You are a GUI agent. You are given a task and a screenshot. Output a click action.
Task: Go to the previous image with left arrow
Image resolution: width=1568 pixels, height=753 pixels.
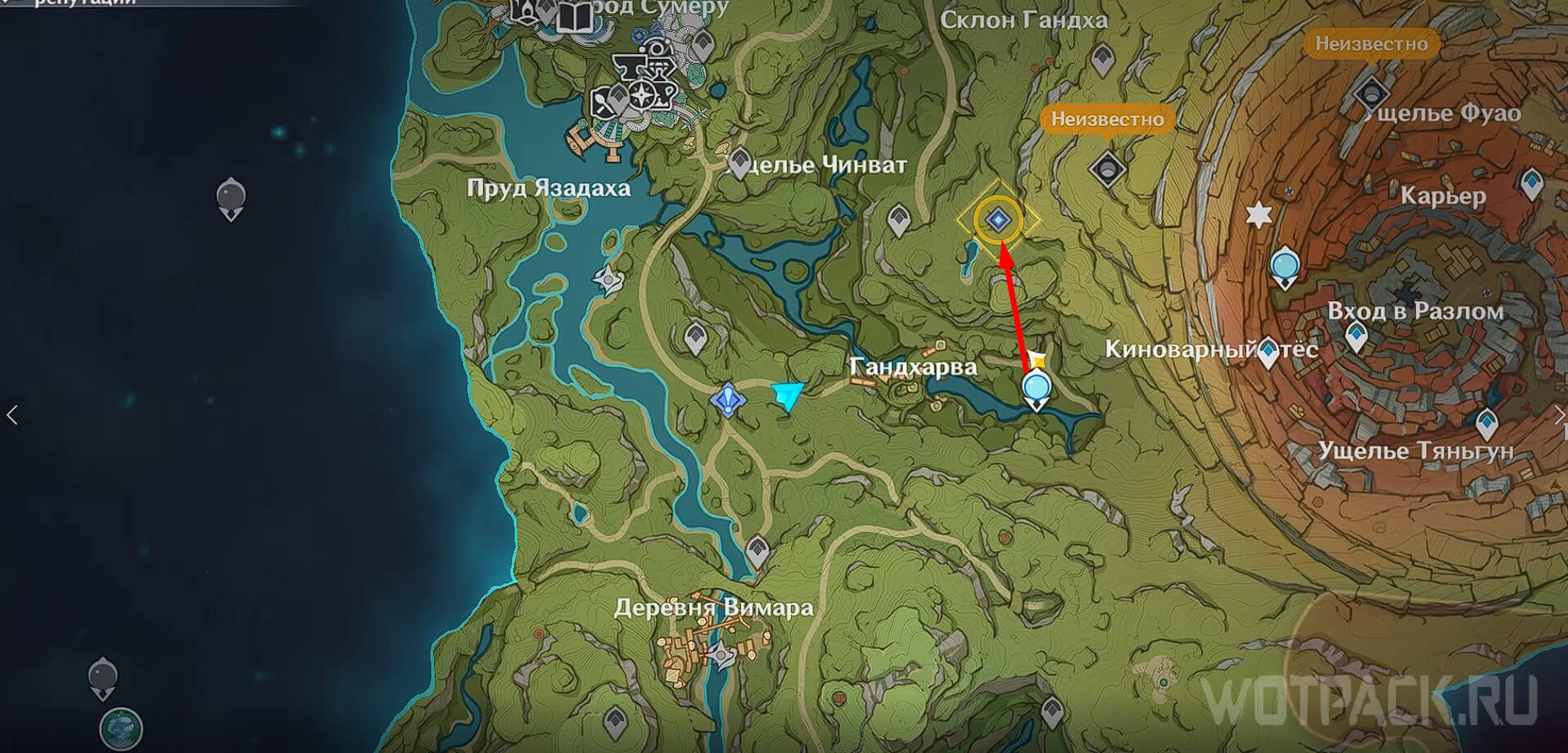(12, 415)
